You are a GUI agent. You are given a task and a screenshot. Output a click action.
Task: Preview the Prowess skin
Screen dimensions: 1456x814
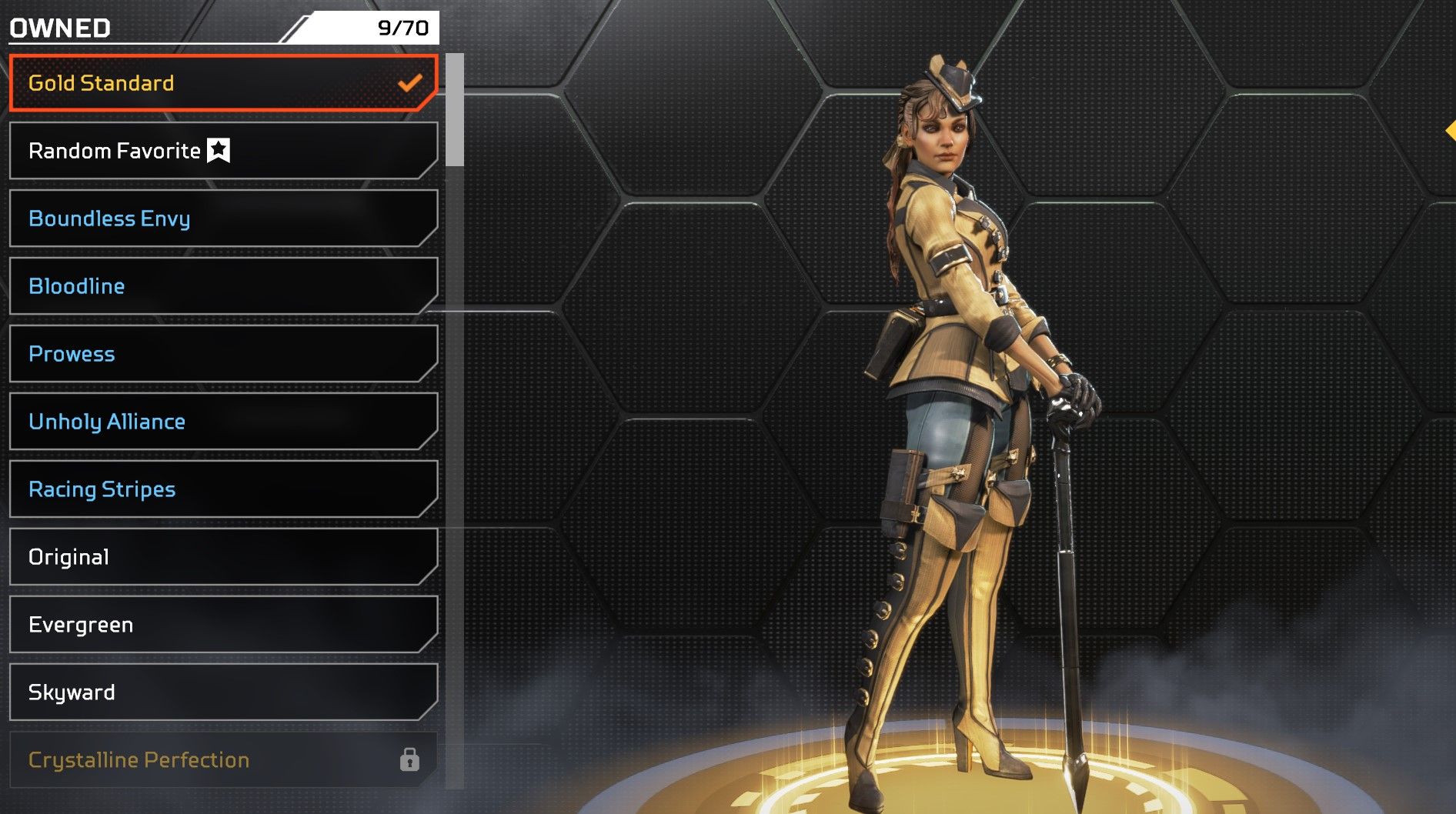[223, 354]
